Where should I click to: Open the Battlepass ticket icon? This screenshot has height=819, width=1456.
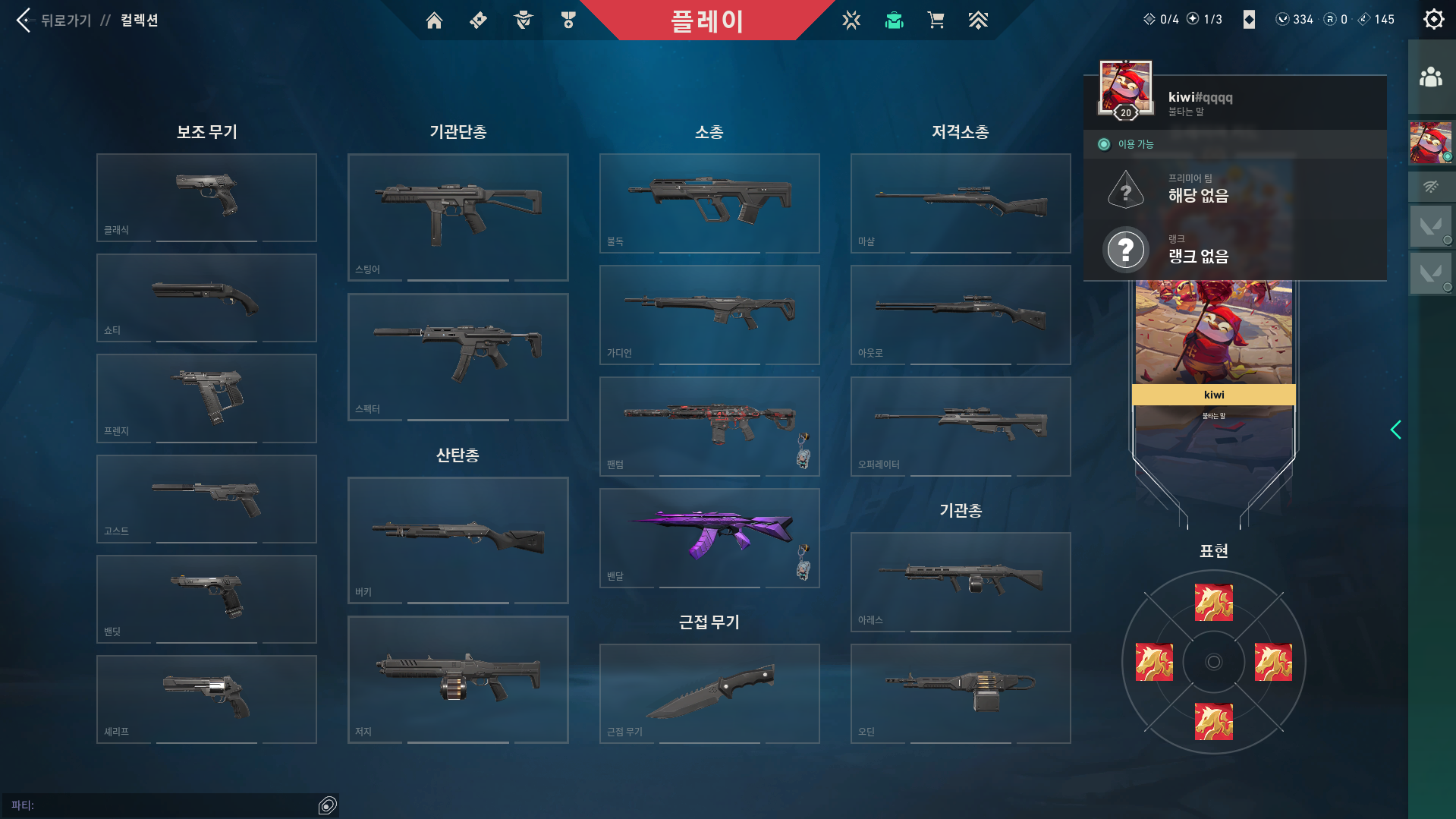coord(478,20)
